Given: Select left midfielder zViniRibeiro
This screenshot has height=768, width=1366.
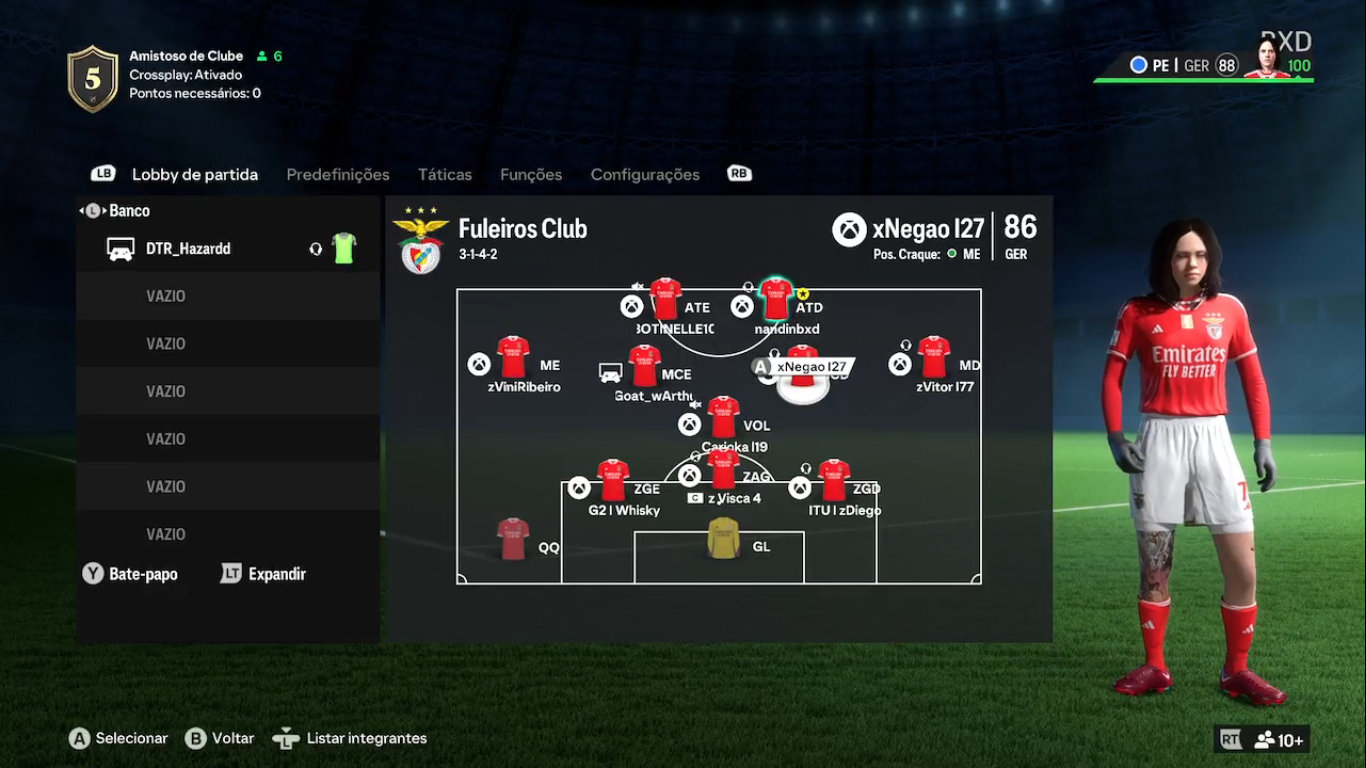Looking at the screenshot, I should click(x=513, y=357).
